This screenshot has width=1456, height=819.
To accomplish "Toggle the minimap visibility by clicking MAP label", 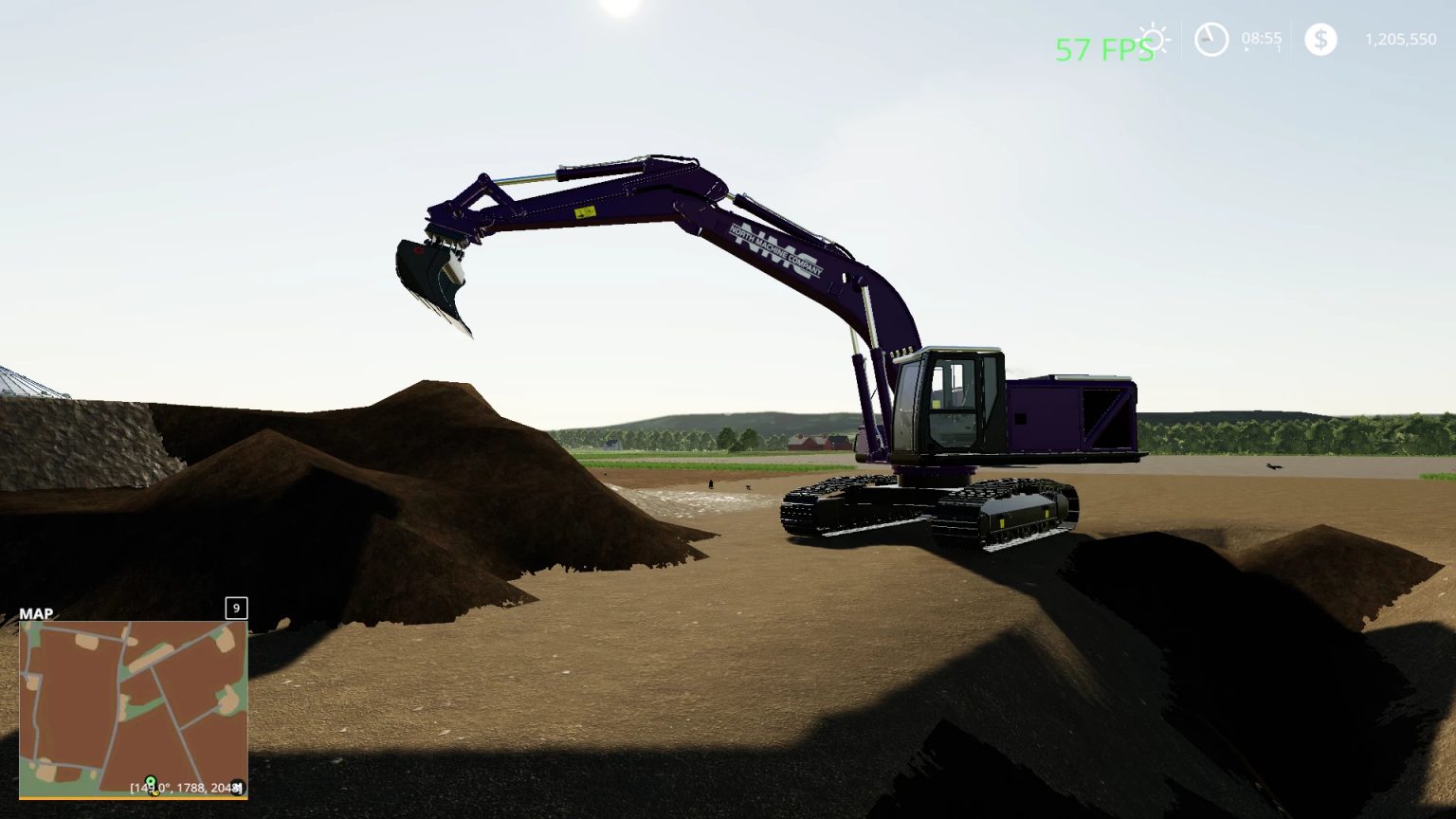I will click(x=36, y=613).
